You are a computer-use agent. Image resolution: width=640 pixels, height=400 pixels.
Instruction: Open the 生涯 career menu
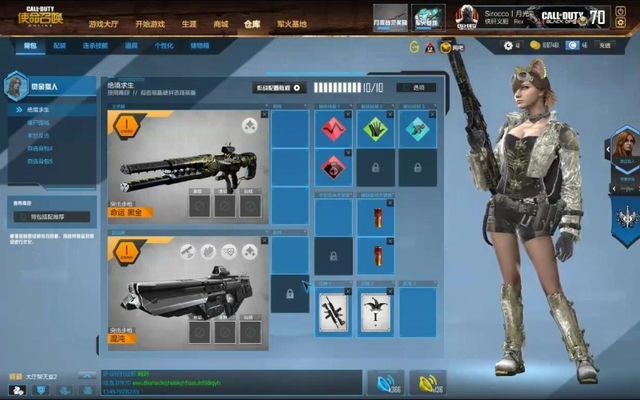coord(189,23)
